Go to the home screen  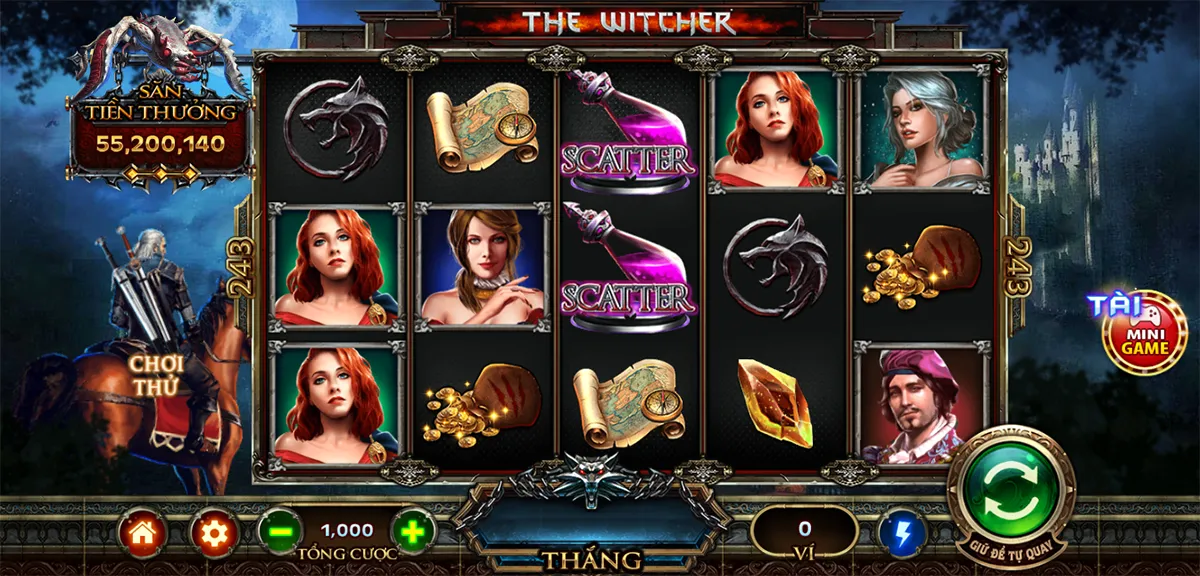[142, 533]
